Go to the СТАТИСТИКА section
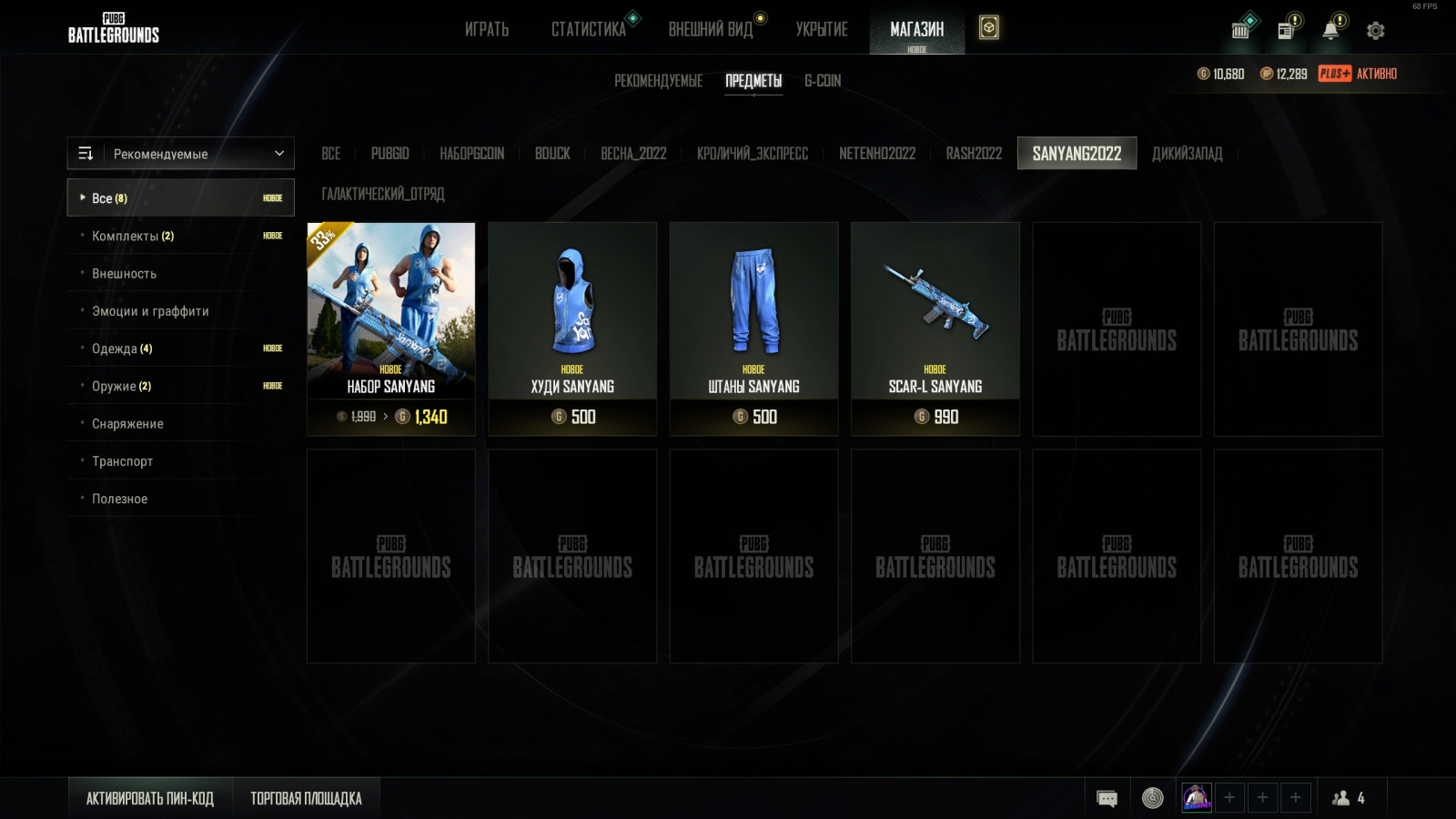1456x819 pixels. (x=588, y=29)
